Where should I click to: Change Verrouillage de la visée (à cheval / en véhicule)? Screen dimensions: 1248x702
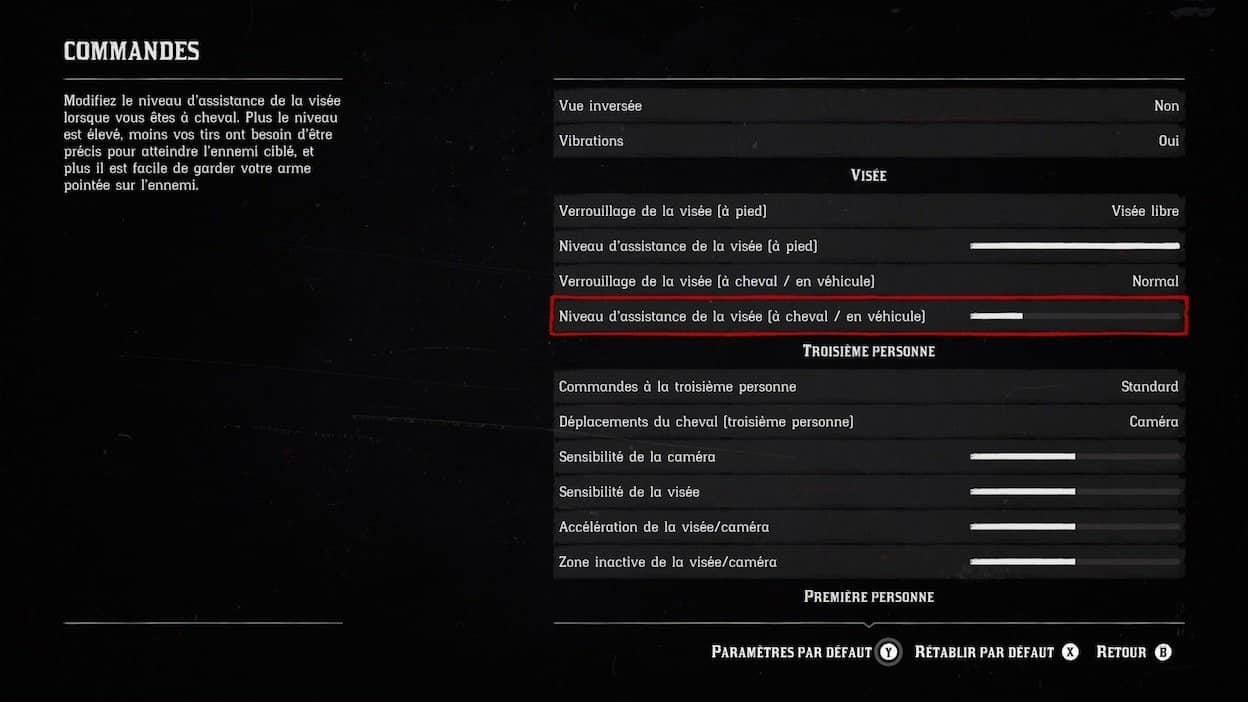(x=868, y=281)
